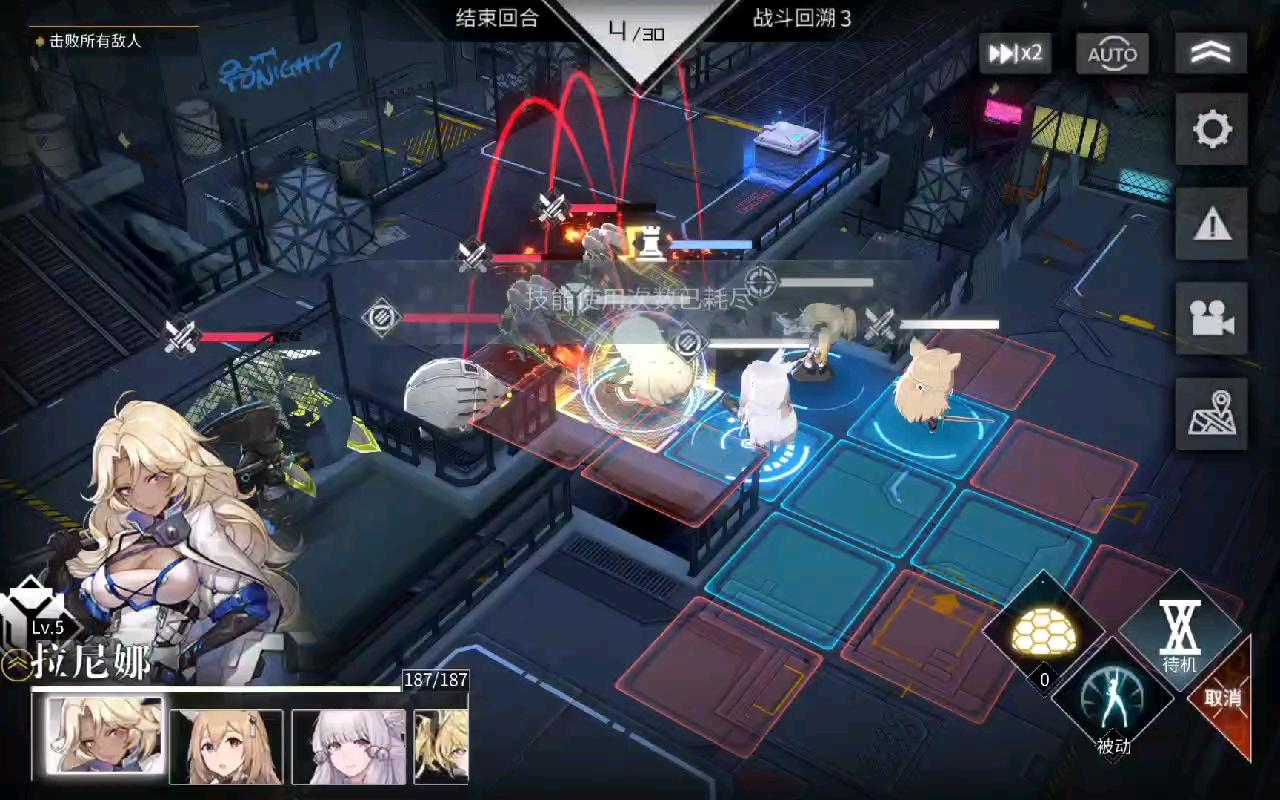1280x800 pixels.
Task: Open the cinematic camera view icon
Action: tap(1212, 318)
